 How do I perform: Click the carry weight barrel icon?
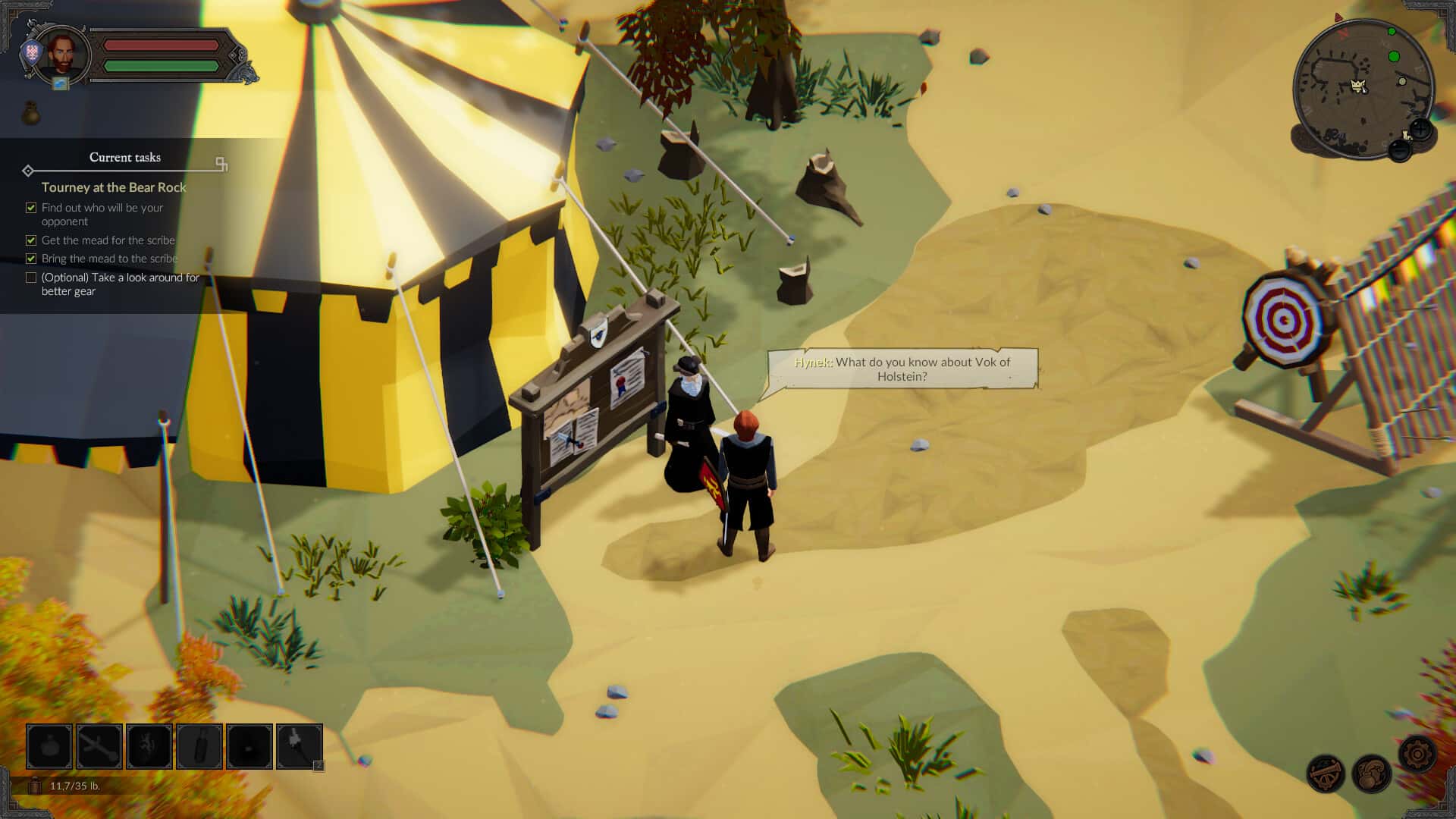pos(35,786)
